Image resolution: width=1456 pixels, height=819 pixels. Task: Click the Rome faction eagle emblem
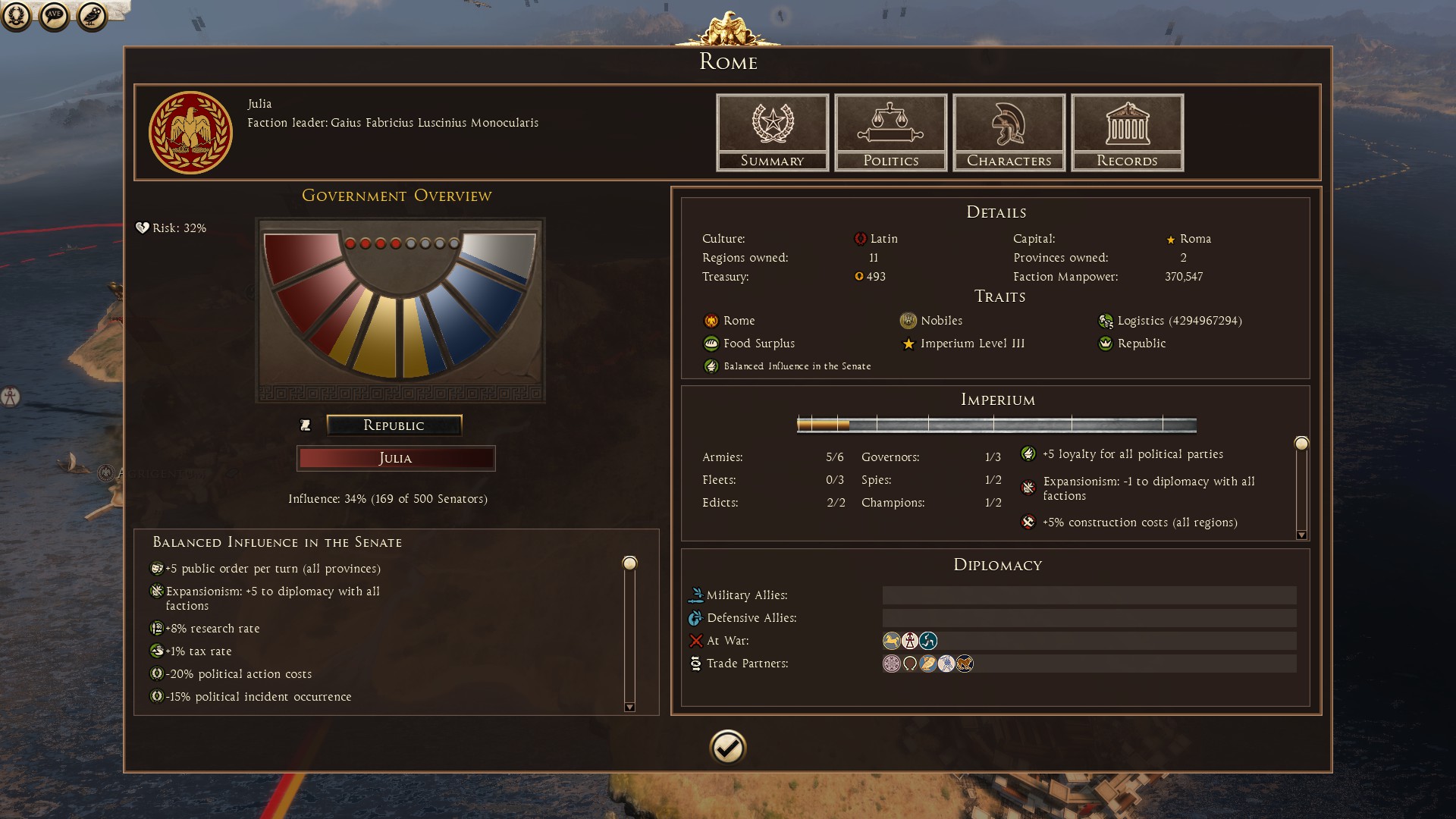190,133
